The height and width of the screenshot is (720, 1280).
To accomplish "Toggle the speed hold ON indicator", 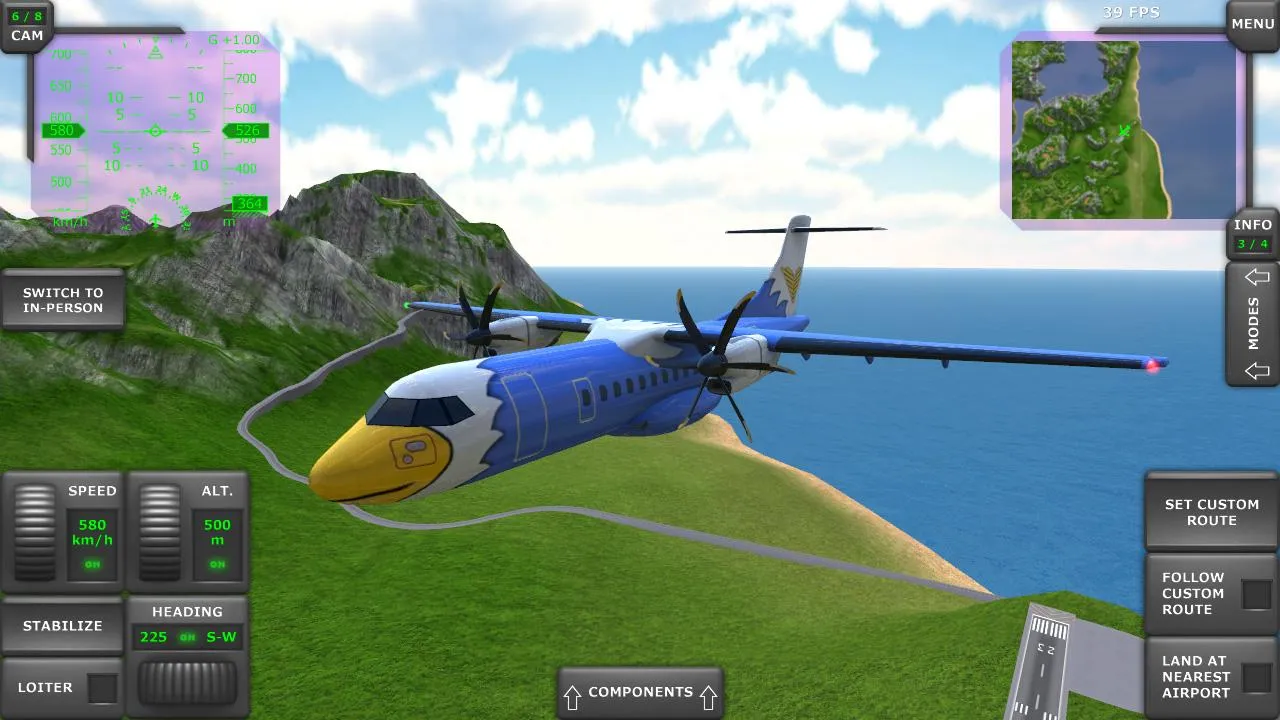I will pos(90,563).
